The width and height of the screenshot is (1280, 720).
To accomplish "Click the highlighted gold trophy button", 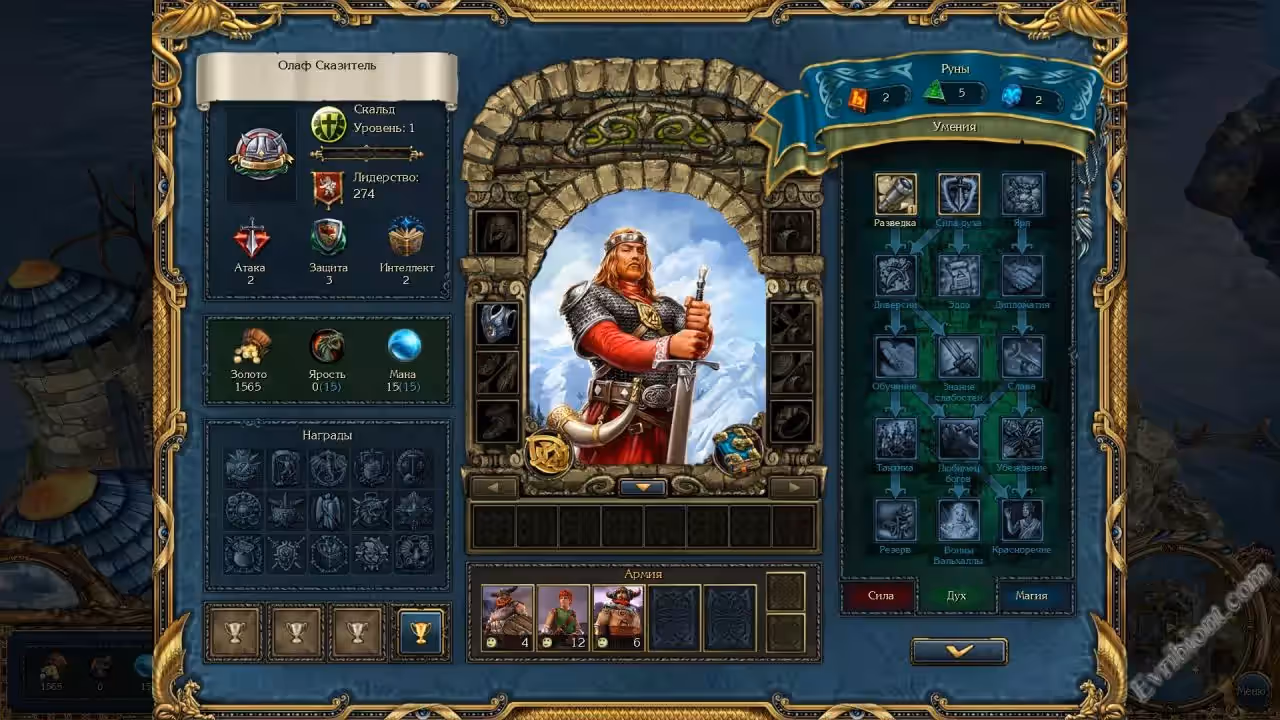I will pyautogui.click(x=420, y=632).
